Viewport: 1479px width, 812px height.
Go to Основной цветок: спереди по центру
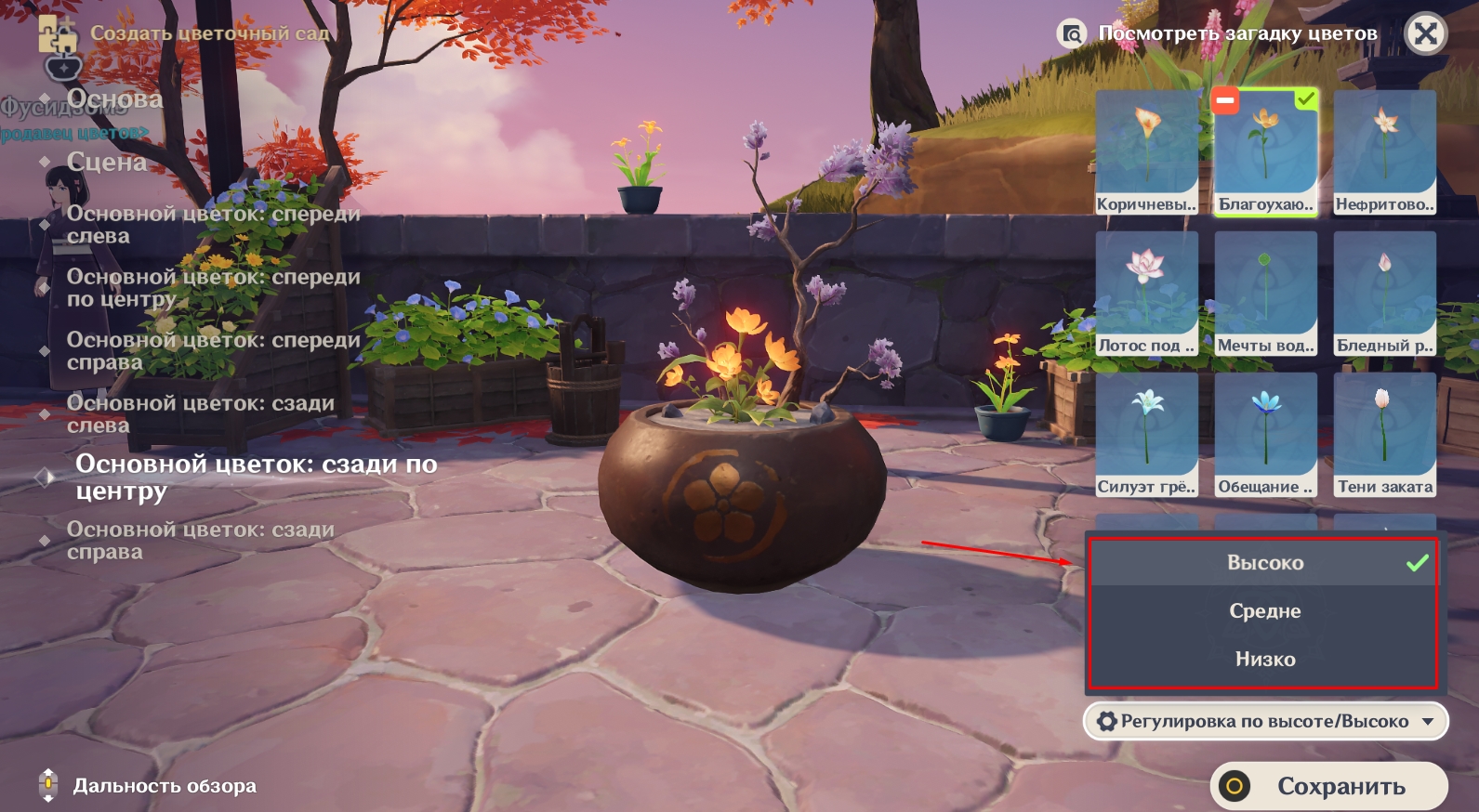(x=213, y=288)
